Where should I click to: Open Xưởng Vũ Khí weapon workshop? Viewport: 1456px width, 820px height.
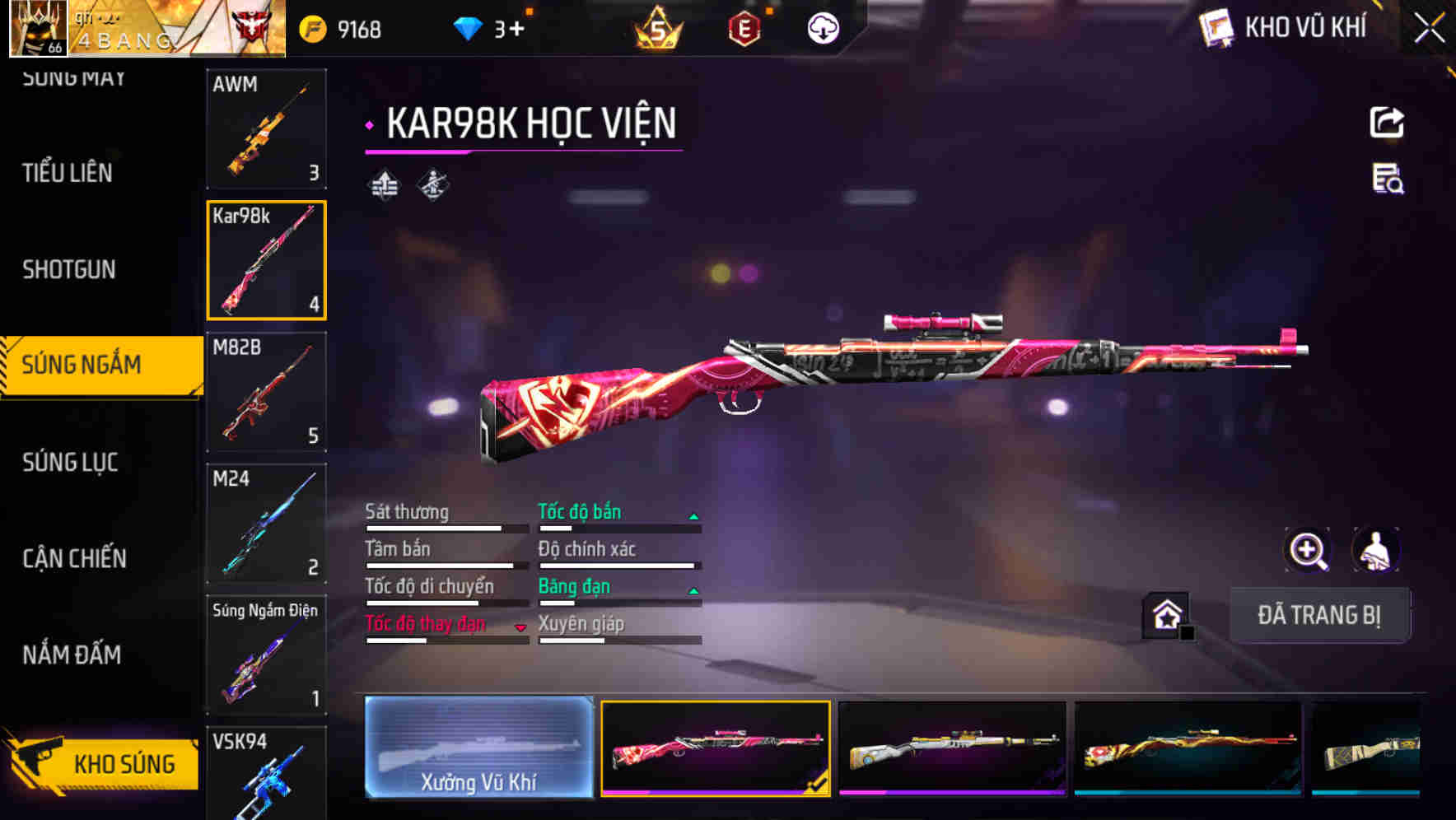coord(480,749)
